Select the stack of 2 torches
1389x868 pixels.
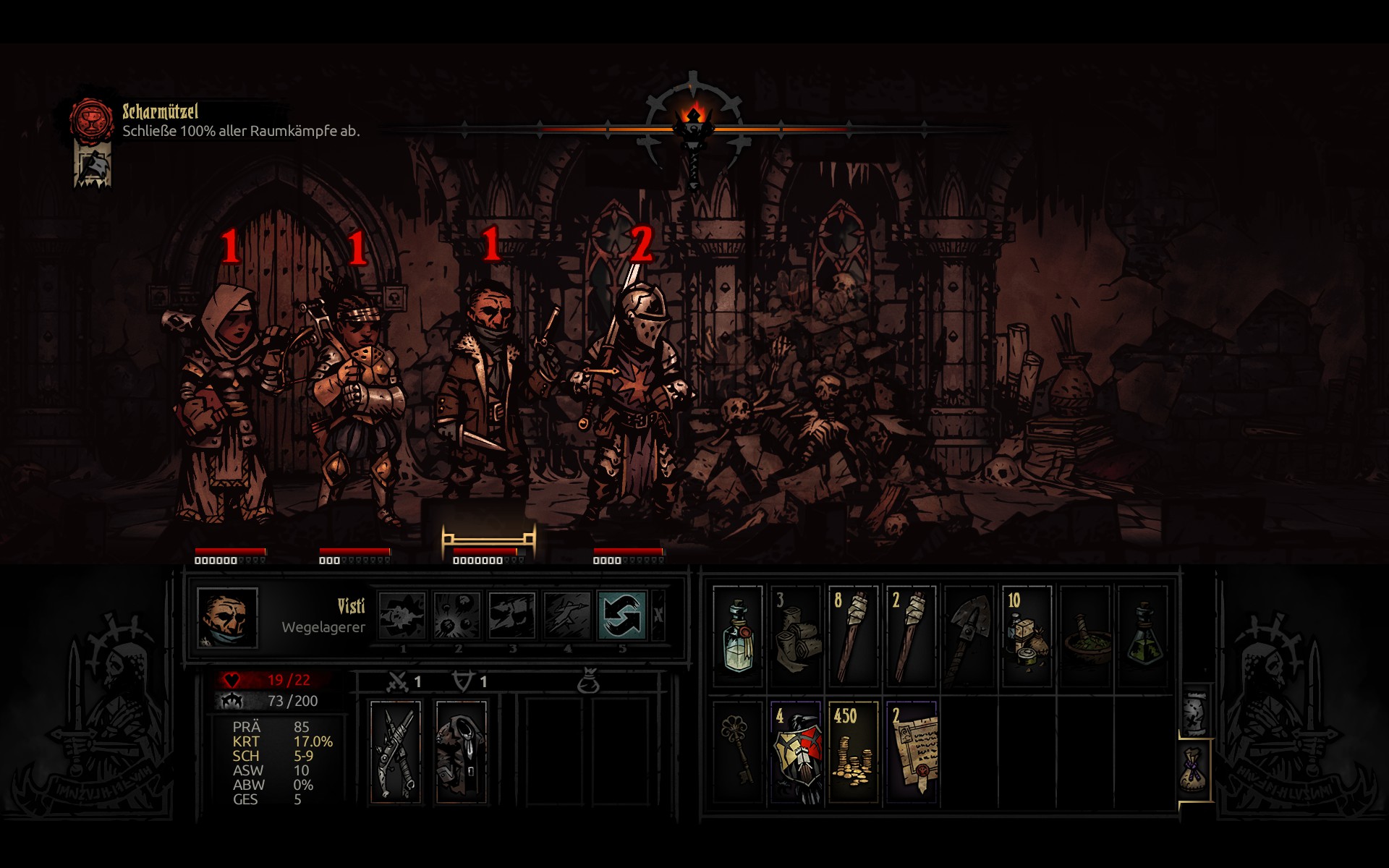pyautogui.click(x=912, y=636)
